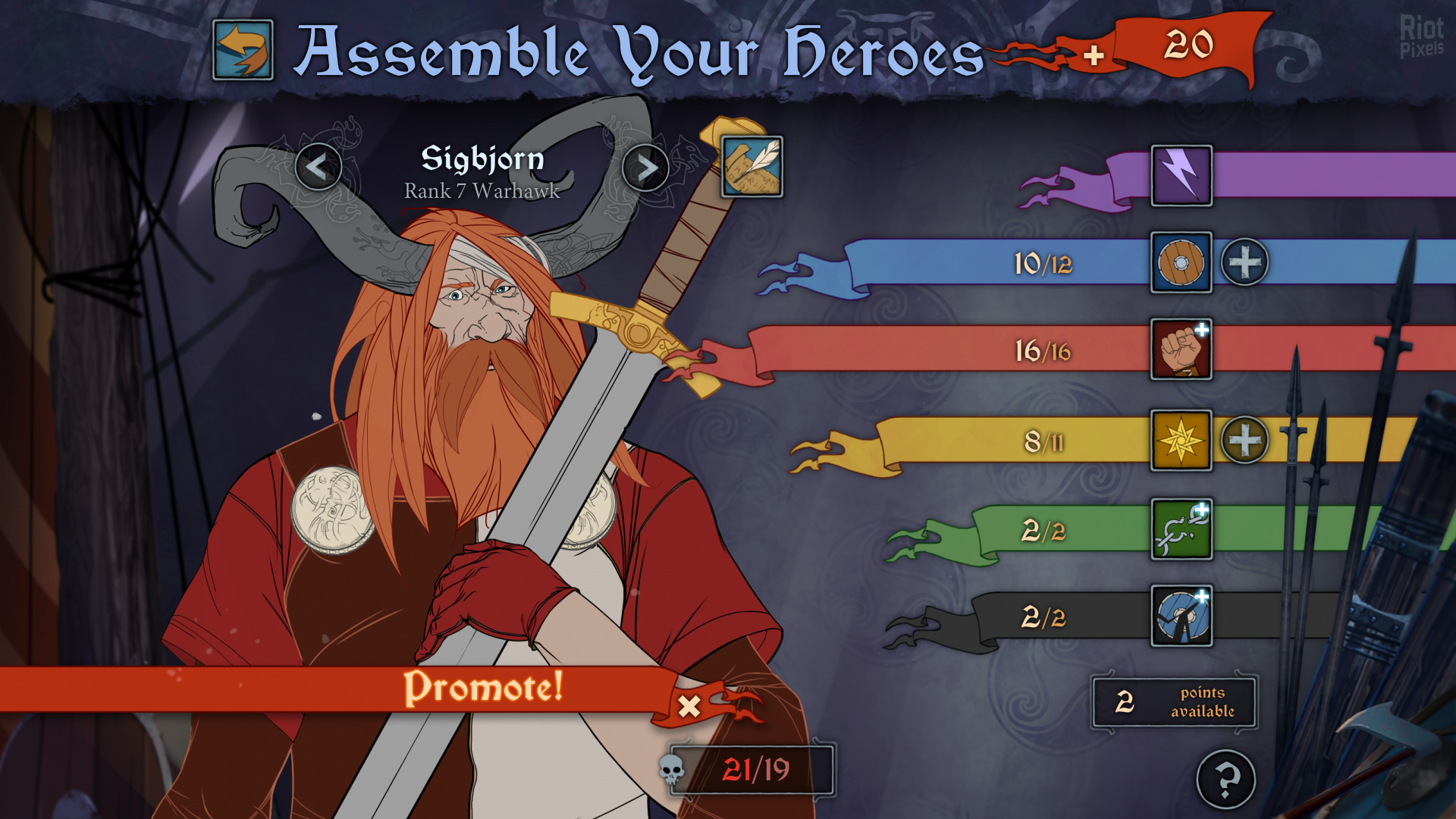1456x819 pixels.
Task: Select the shield armor stat icon
Action: coord(1181,263)
